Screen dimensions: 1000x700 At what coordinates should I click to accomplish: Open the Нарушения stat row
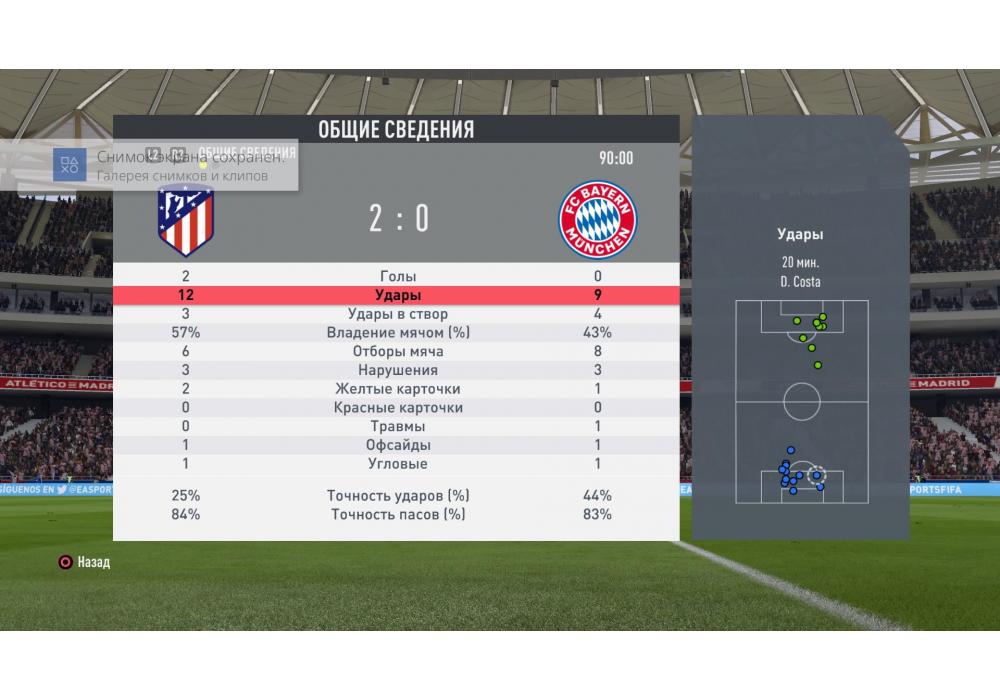[x=398, y=371]
